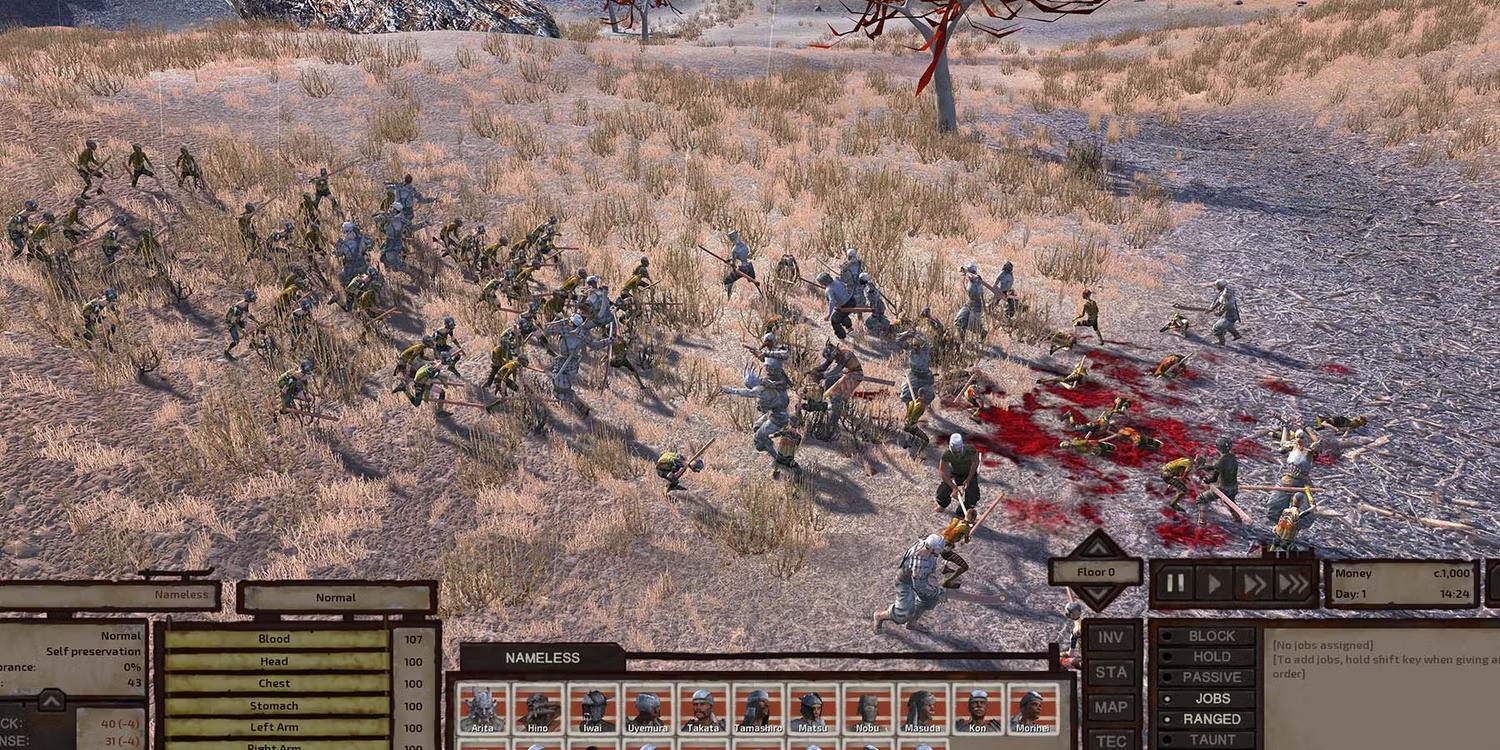Viewport: 1500px width, 750px height.
Task: Choose Masuda's character portrait
Action: 922,709
